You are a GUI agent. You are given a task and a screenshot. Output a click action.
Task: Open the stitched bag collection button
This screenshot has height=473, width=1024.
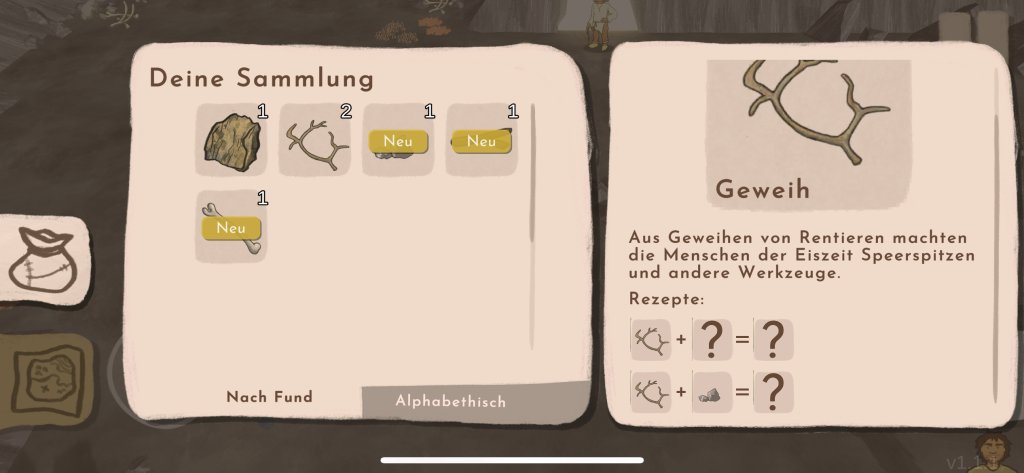click(42, 259)
